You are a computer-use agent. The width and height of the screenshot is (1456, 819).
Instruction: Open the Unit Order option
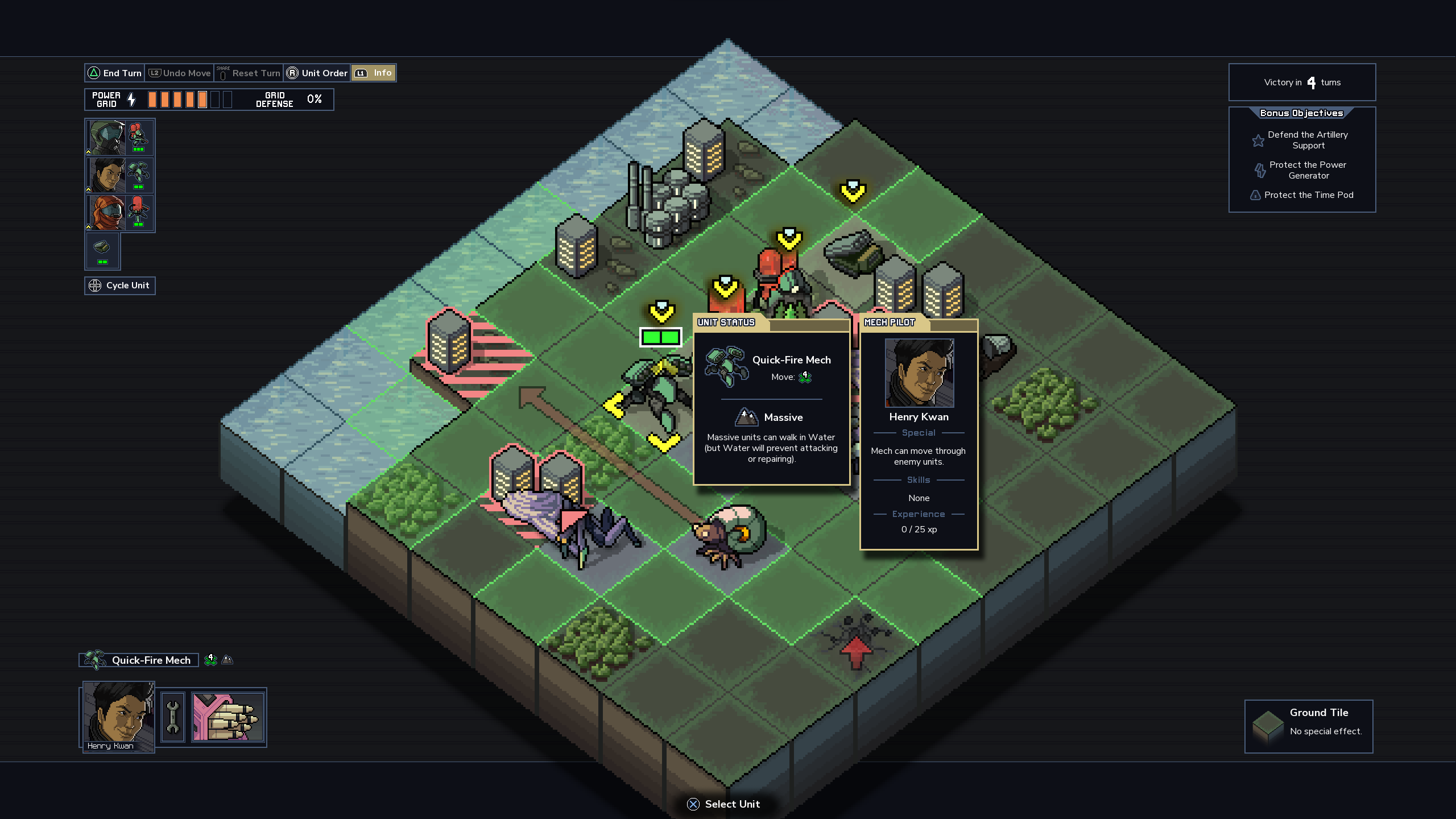click(317, 73)
